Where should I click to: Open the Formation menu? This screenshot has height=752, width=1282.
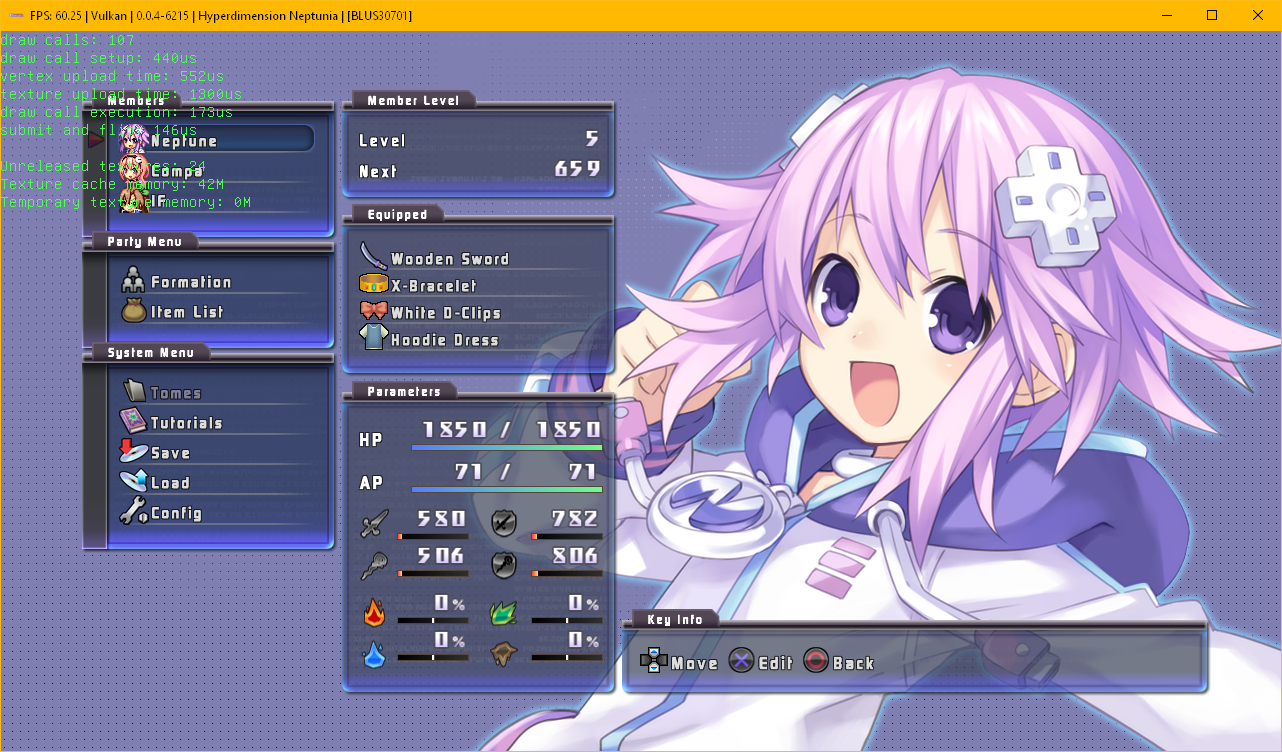pos(190,283)
